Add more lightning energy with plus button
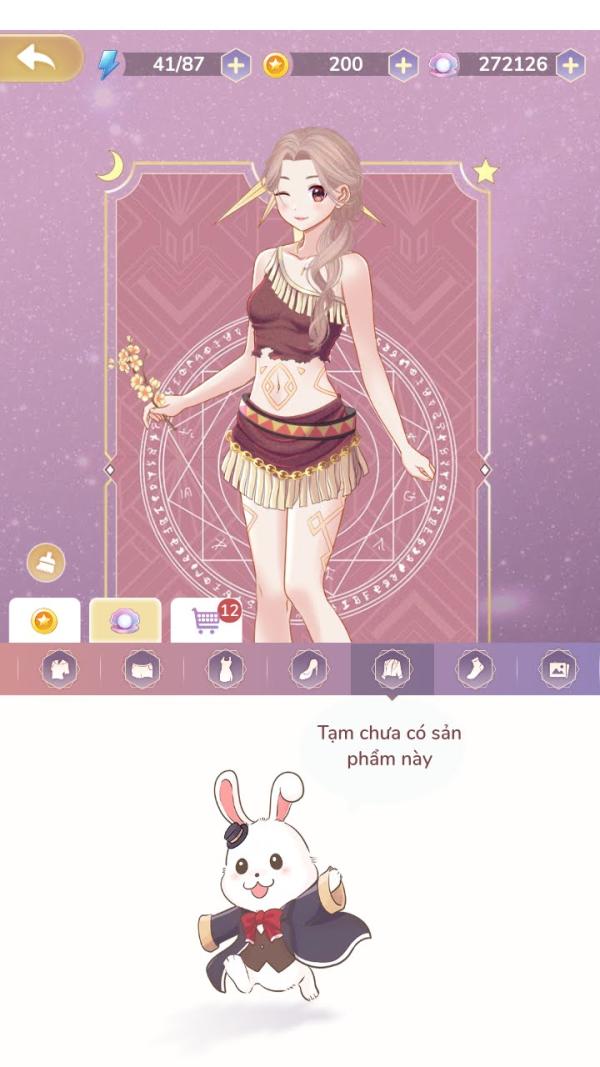 tap(235, 65)
